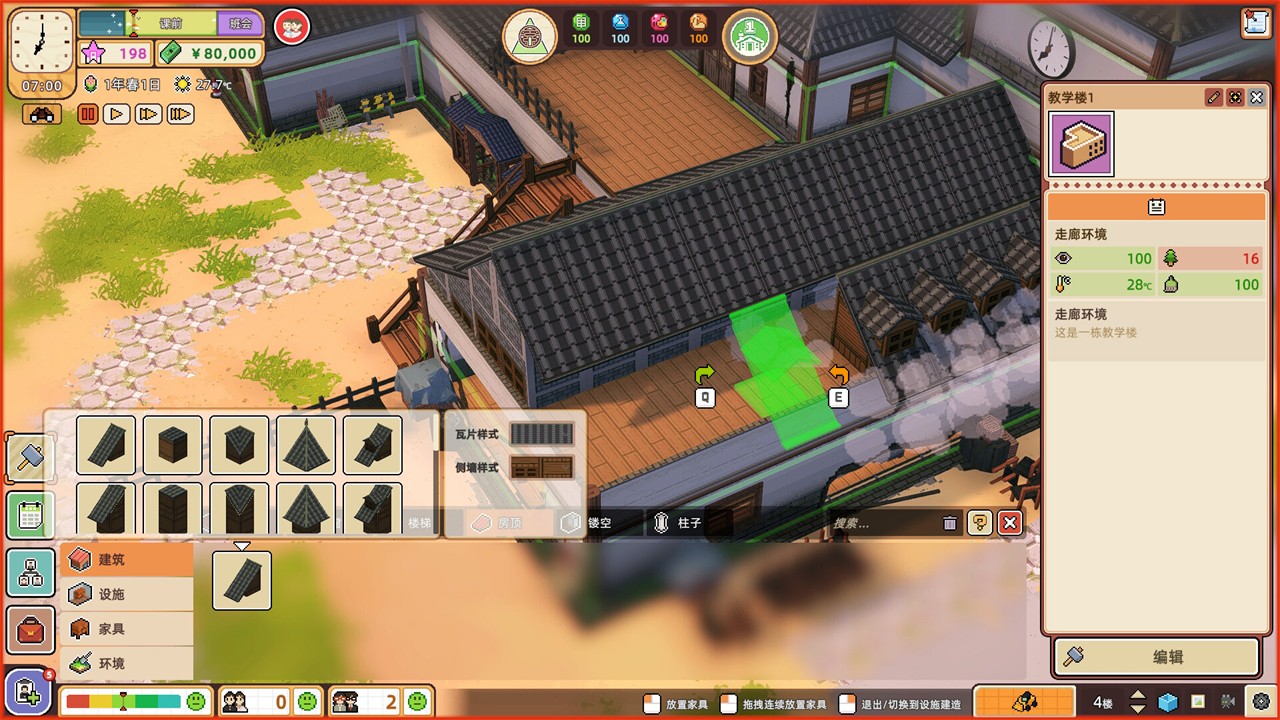Open the 环境 environment category

[127, 663]
